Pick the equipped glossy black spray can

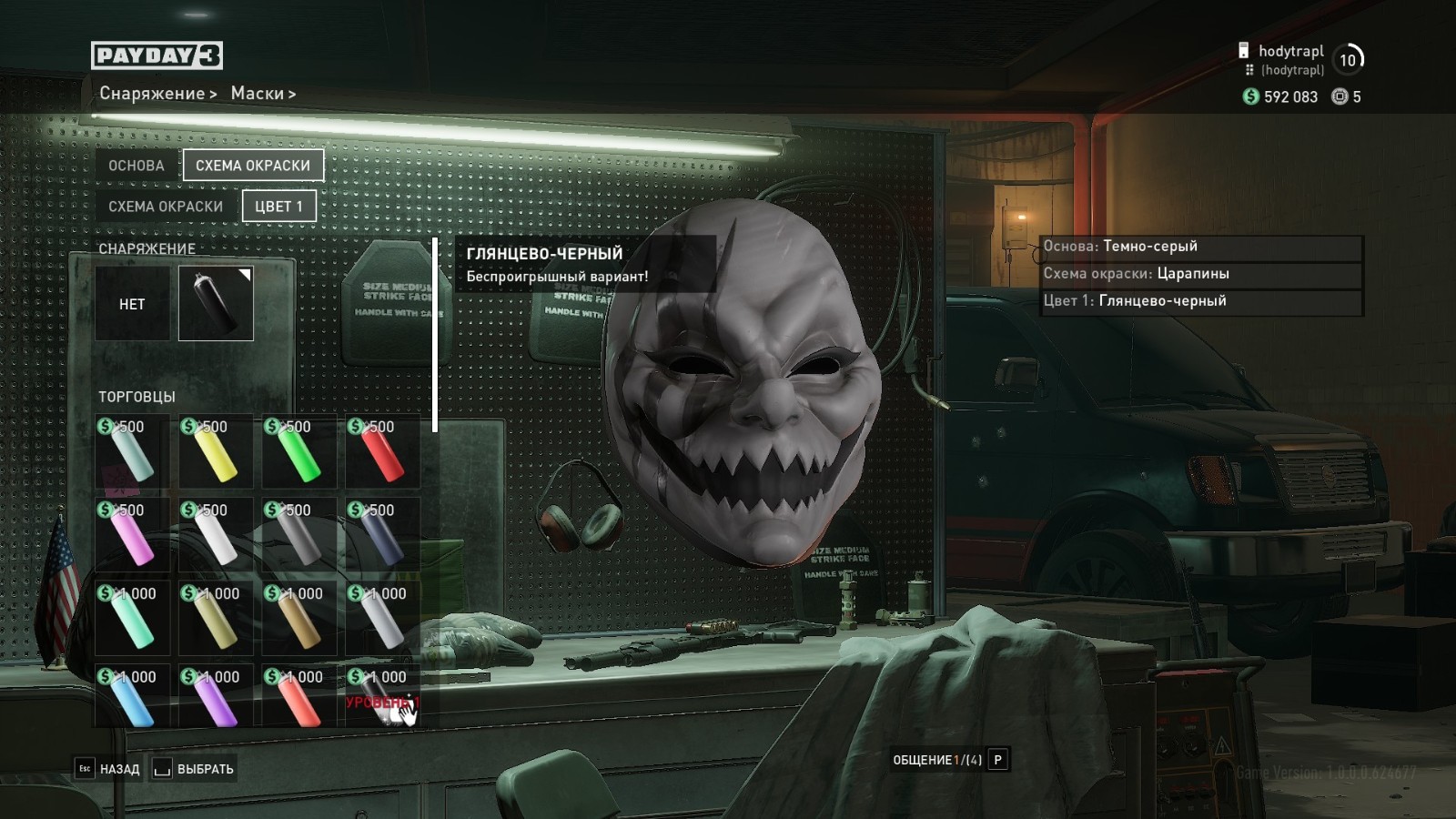point(216,304)
